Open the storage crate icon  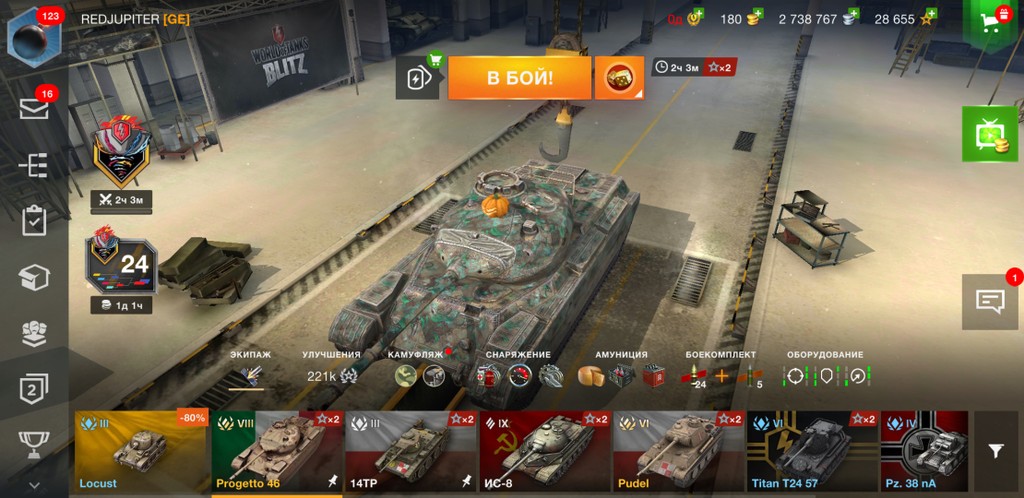tap(34, 277)
